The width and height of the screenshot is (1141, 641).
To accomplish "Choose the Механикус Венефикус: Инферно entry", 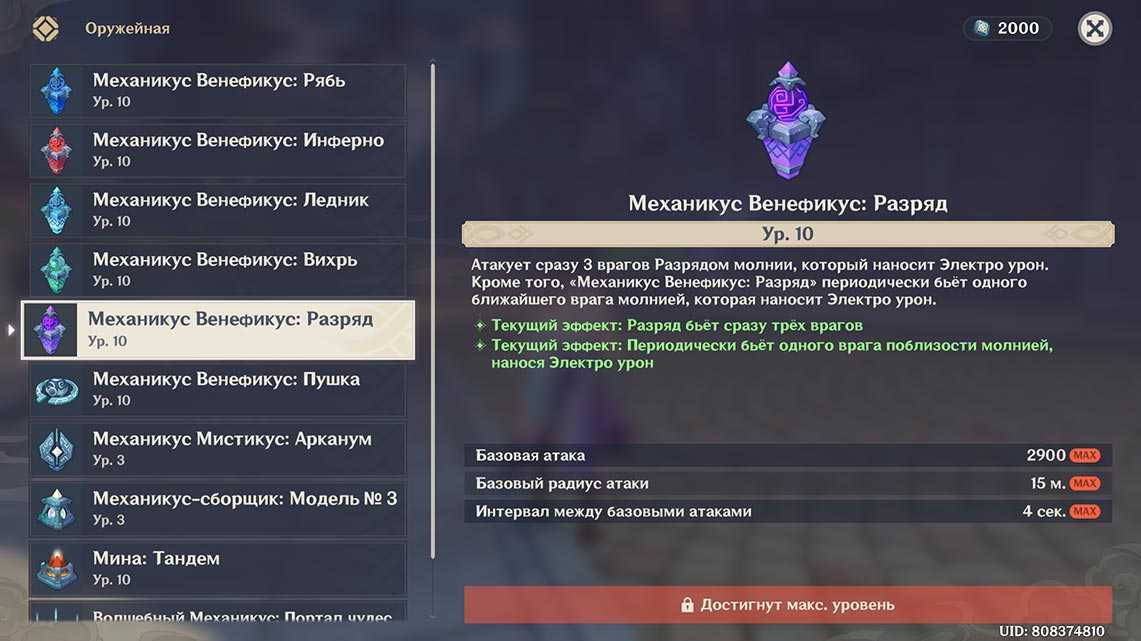I will (x=218, y=150).
